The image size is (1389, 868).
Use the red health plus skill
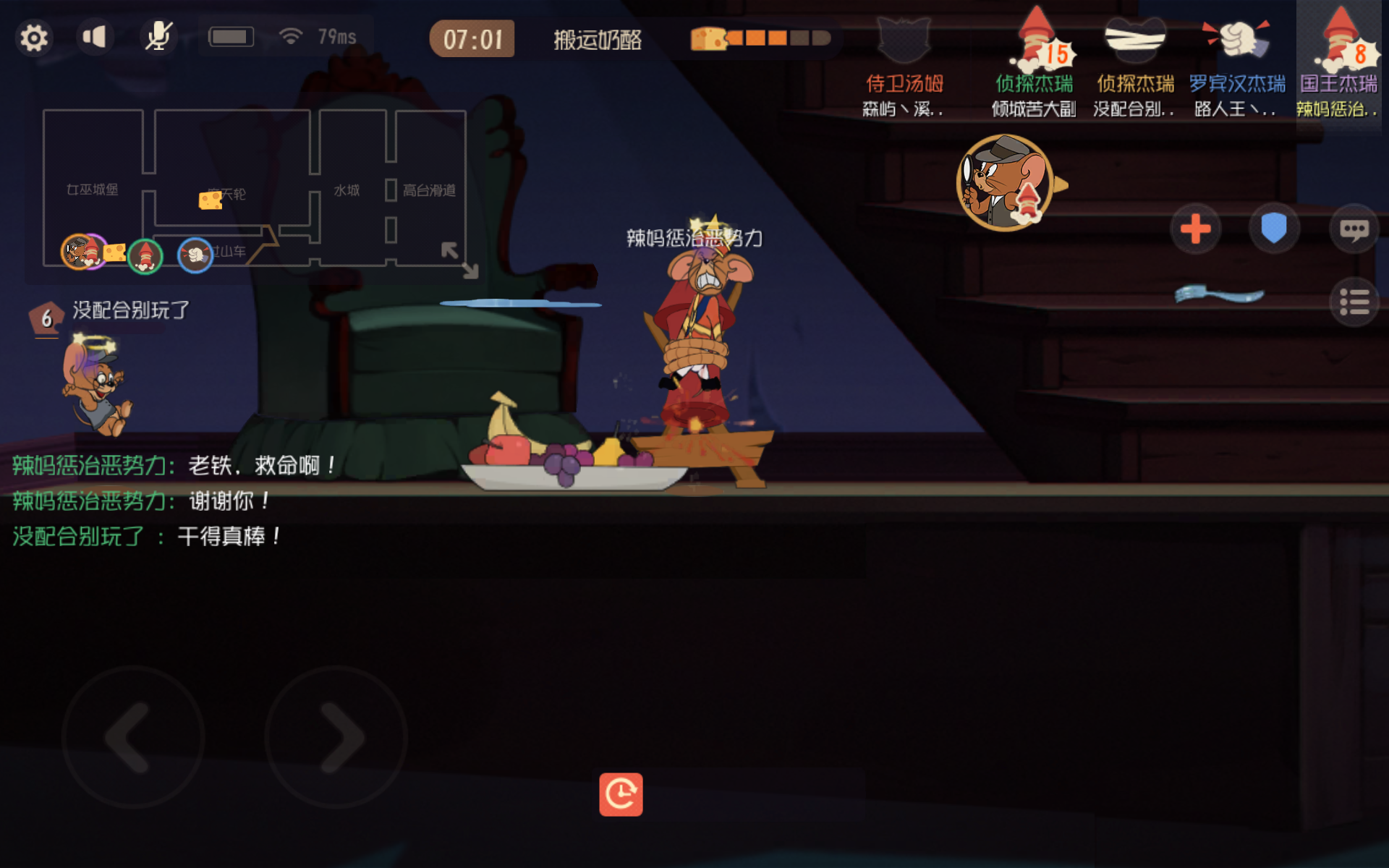coord(1195,229)
